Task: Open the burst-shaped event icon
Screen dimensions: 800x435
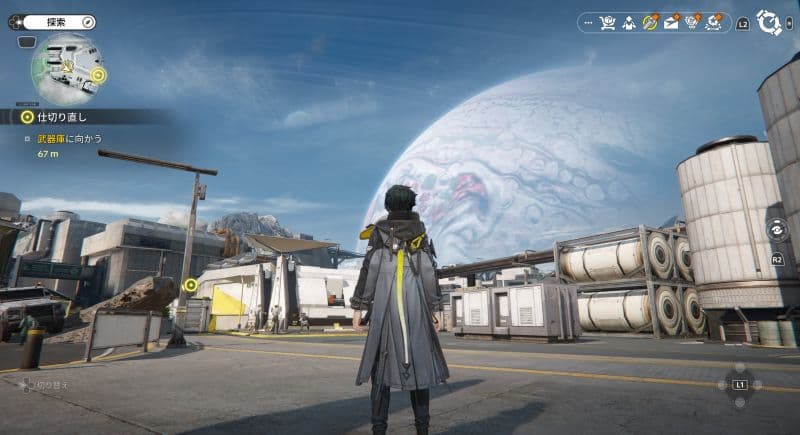Action: (x=713, y=22)
